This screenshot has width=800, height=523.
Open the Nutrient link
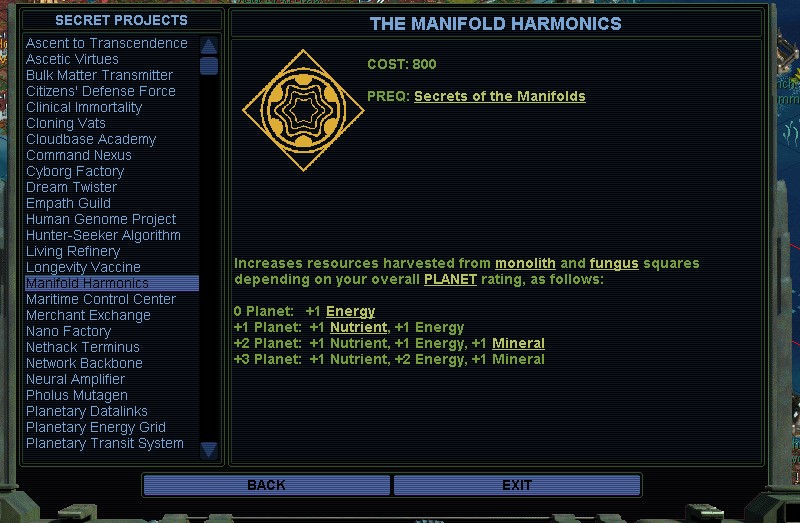point(357,327)
